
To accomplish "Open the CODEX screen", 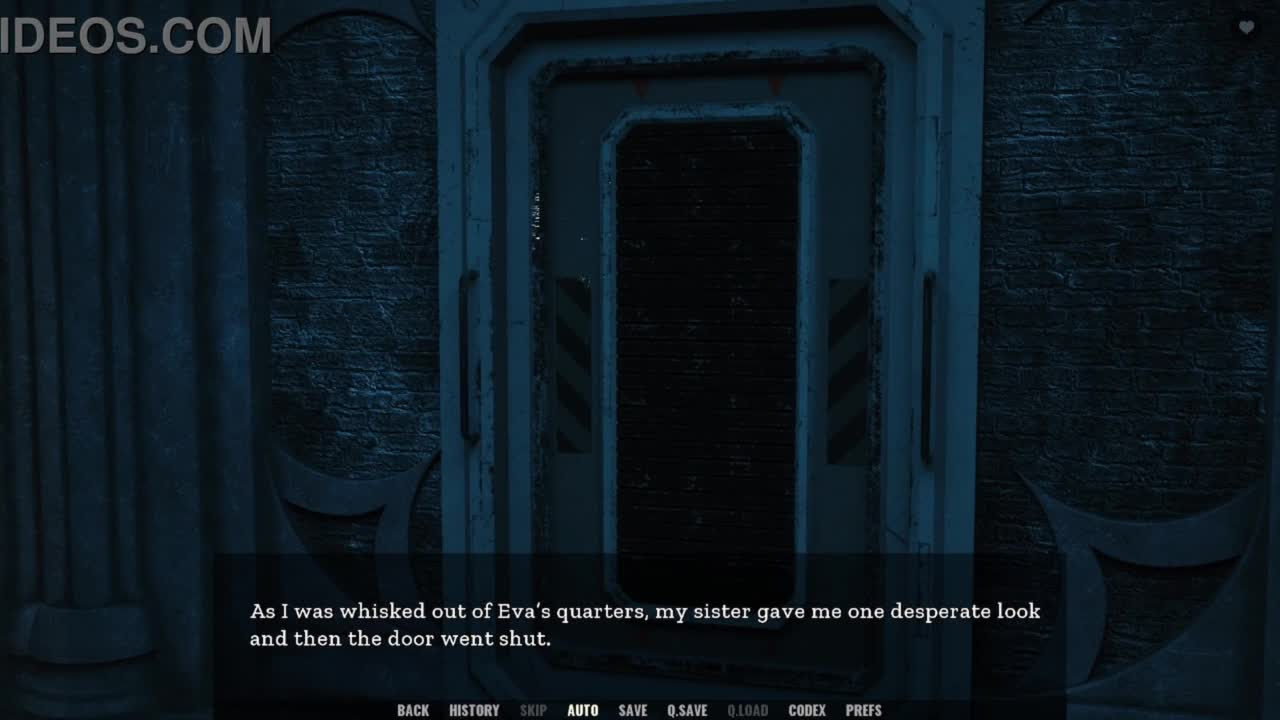I will pyautogui.click(x=807, y=710).
